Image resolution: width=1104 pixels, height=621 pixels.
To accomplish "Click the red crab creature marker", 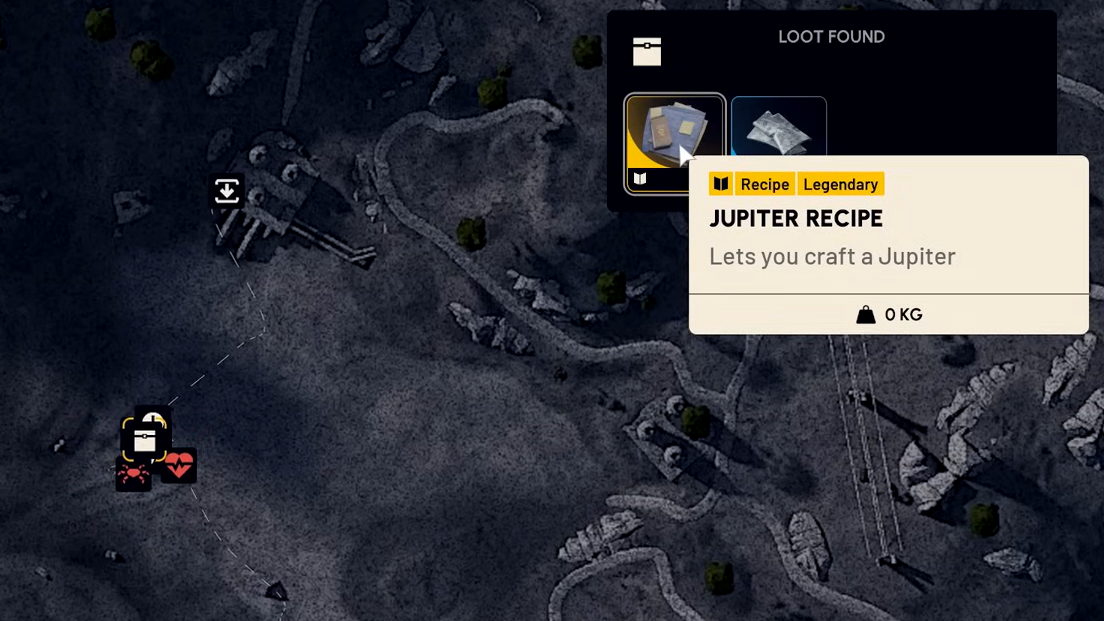I will coord(132,474).
